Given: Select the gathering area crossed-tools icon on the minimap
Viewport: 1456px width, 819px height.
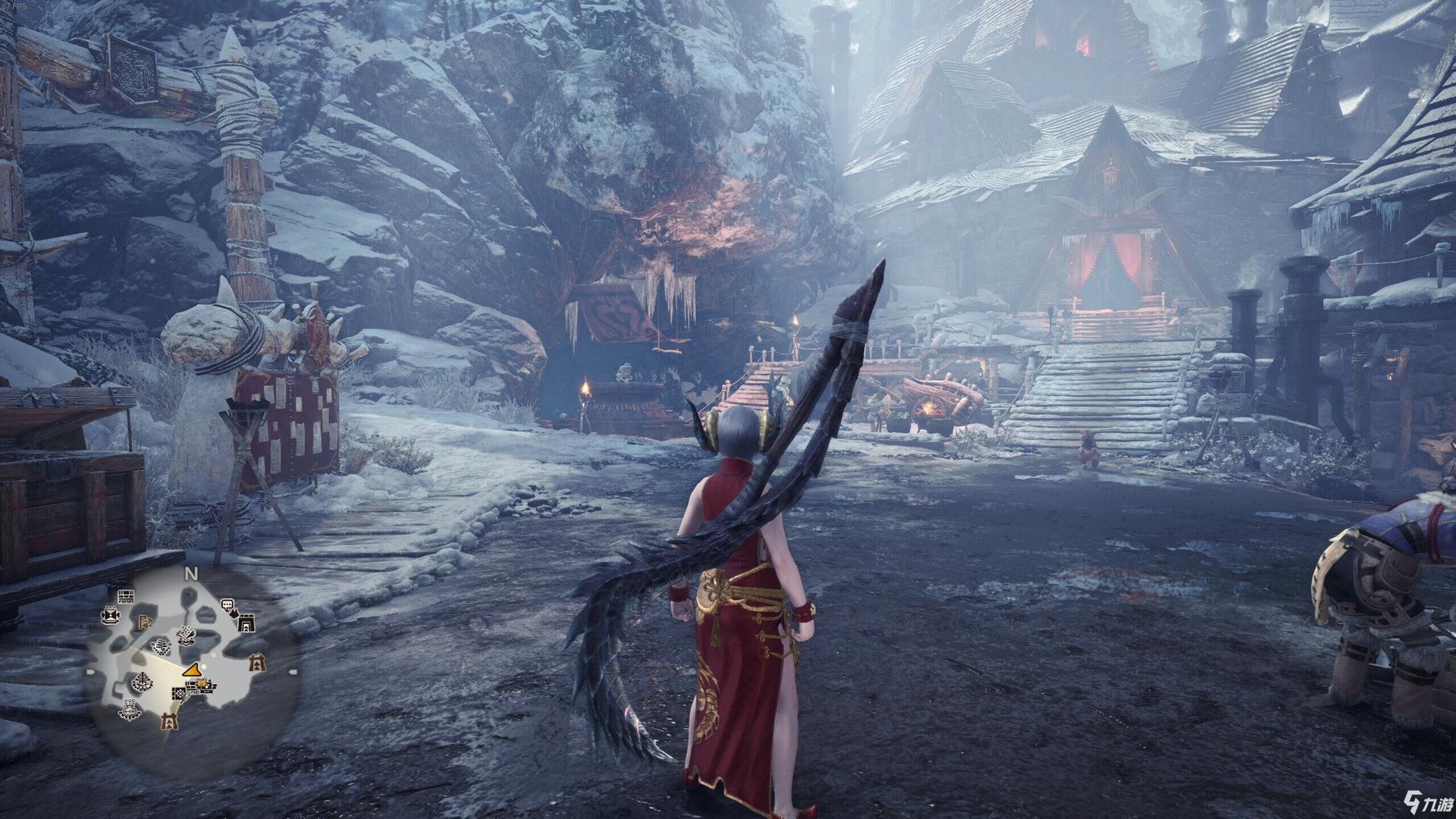Looking at the screenshot, I should 186,635.
